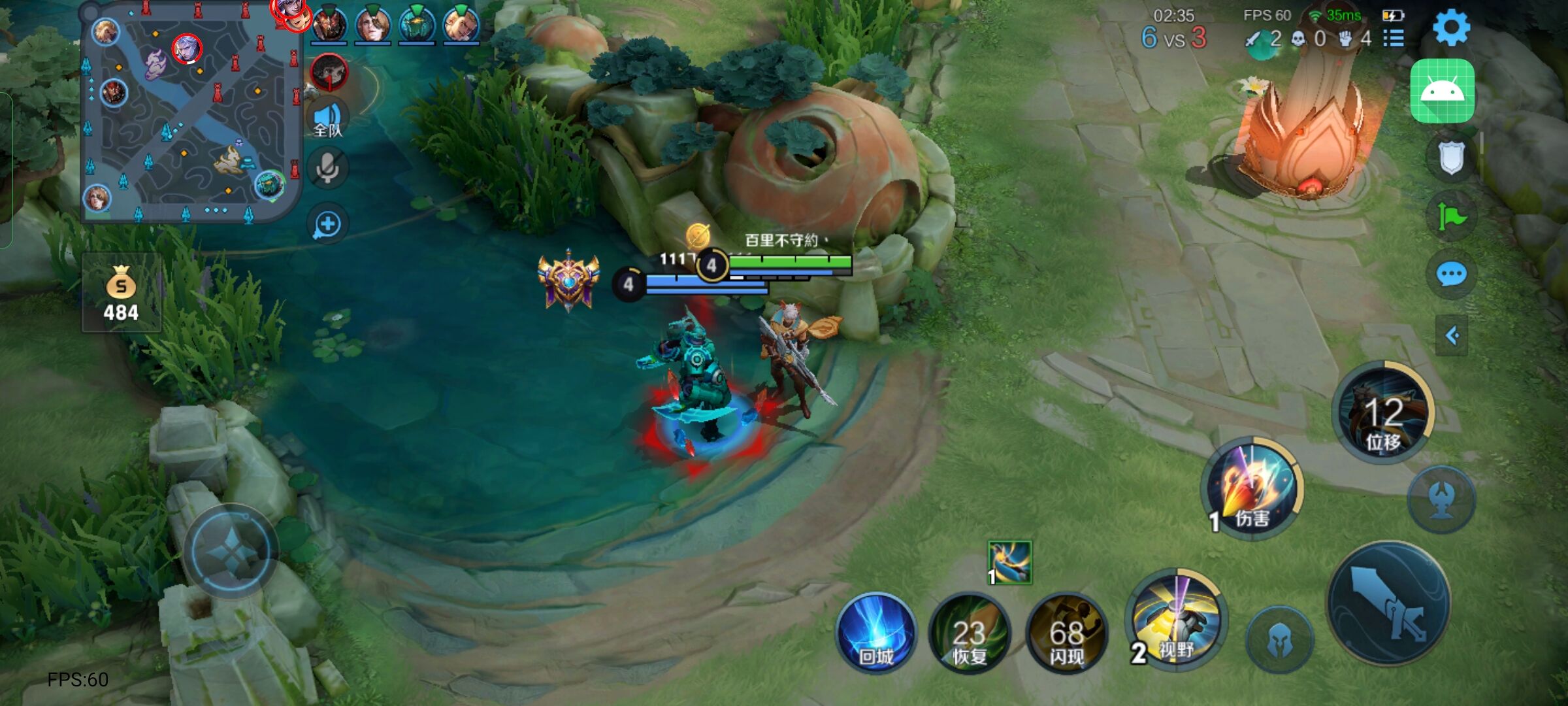Open the chat speech bubble

1451,274
